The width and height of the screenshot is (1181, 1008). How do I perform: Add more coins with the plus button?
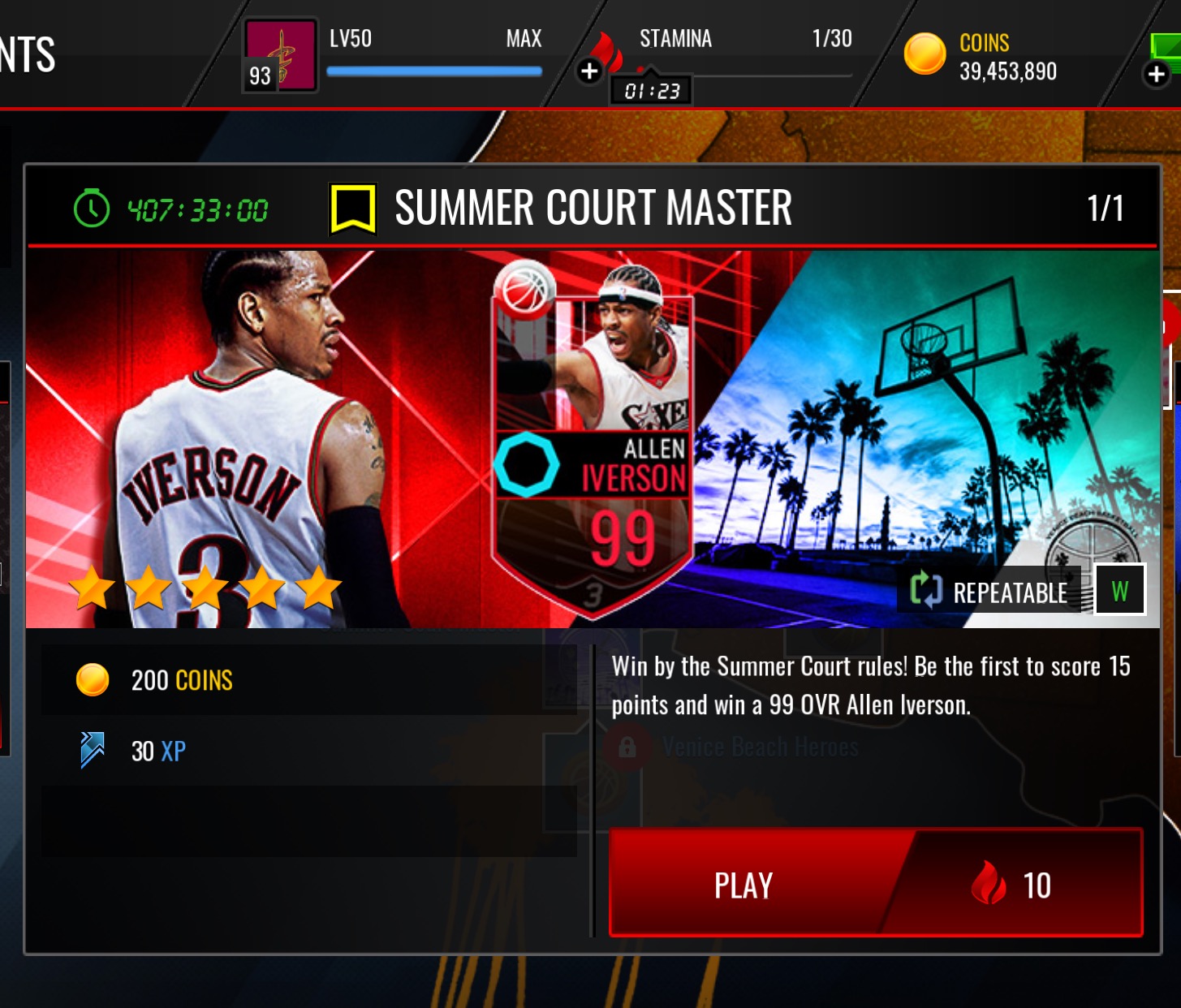[1156, 75]
